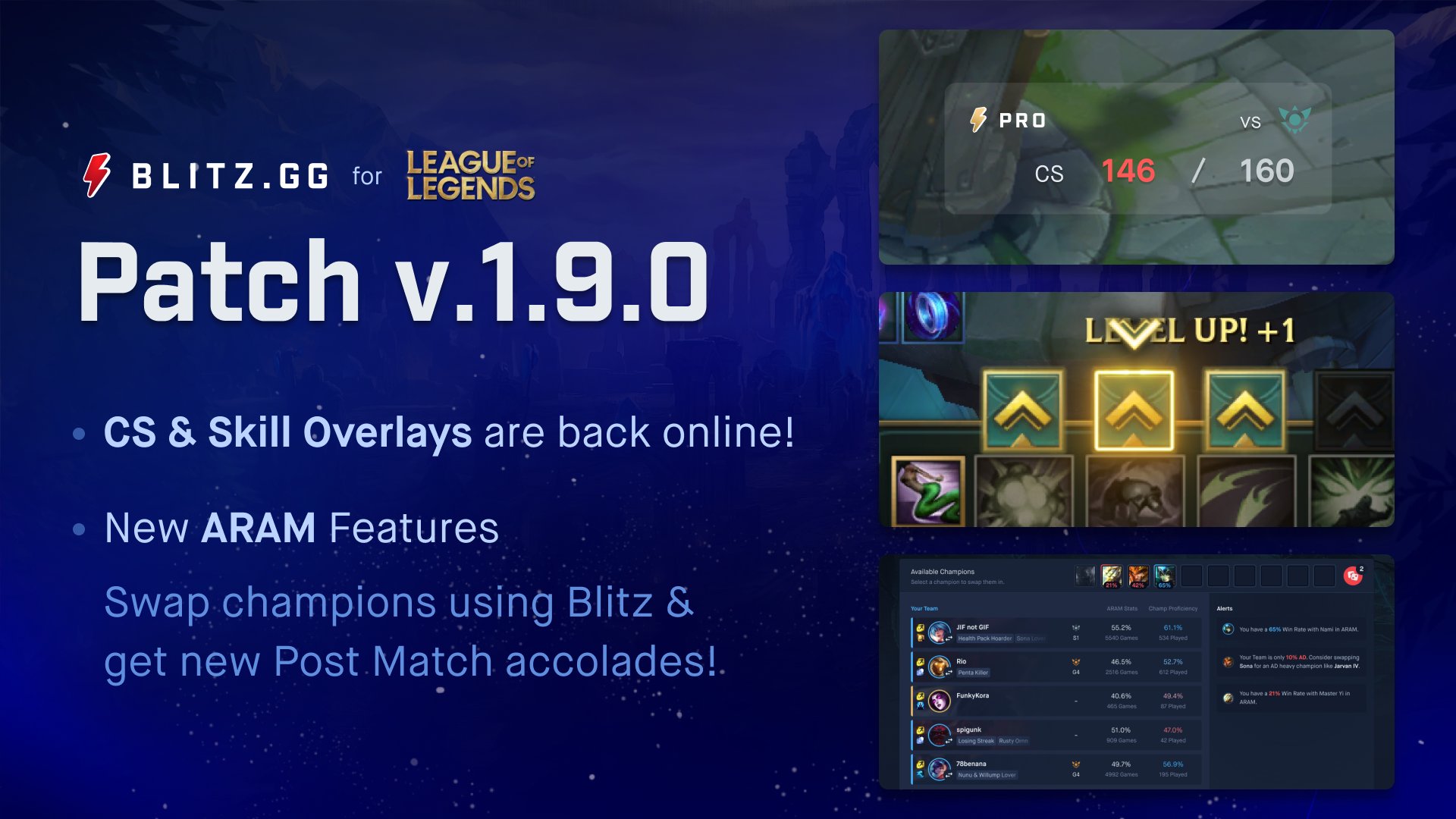
Task: Click the red dice reroll icon with badge 2
Action: [1353, 576]
